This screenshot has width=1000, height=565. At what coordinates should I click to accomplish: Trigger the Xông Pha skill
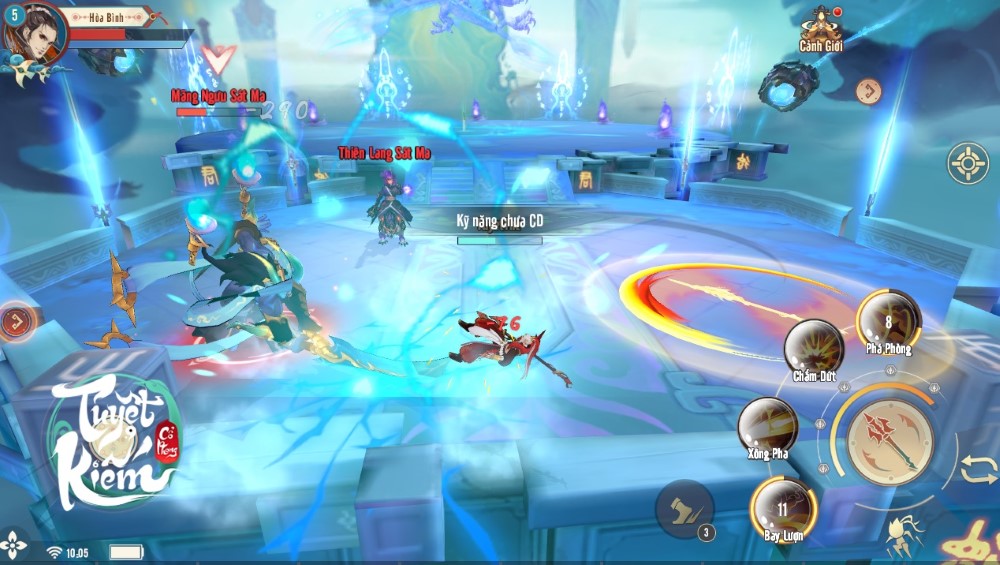tap(768, 426)
